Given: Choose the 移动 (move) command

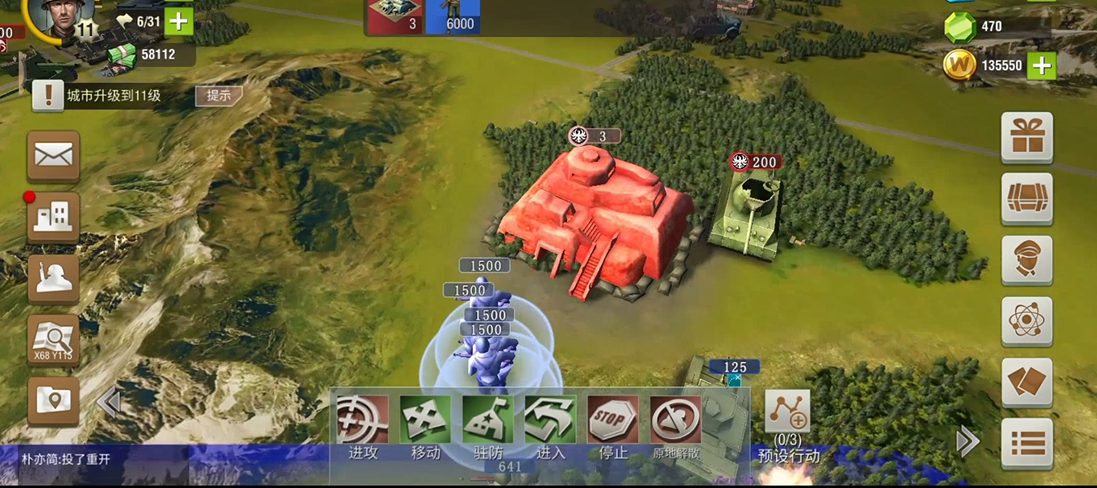Looking at the screenshot, I should pos(425,421).
